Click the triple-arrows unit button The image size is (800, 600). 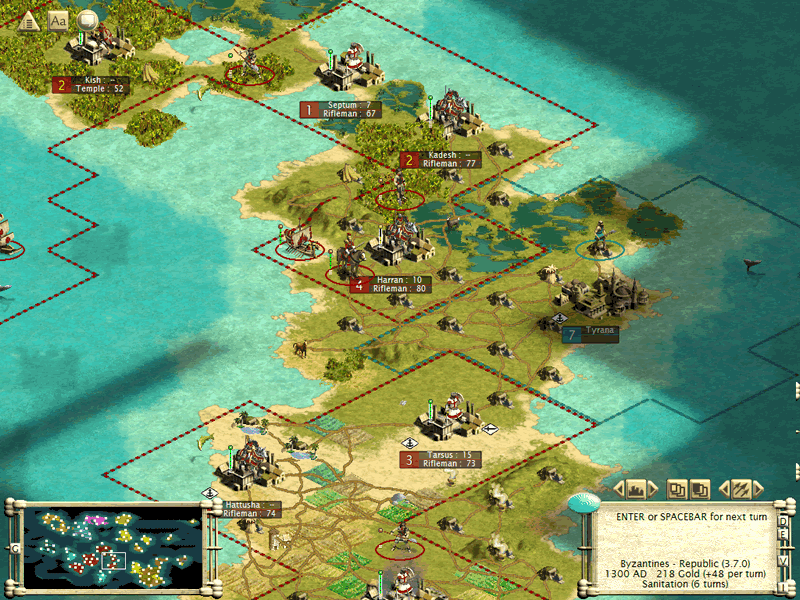[x=741, y=489]
